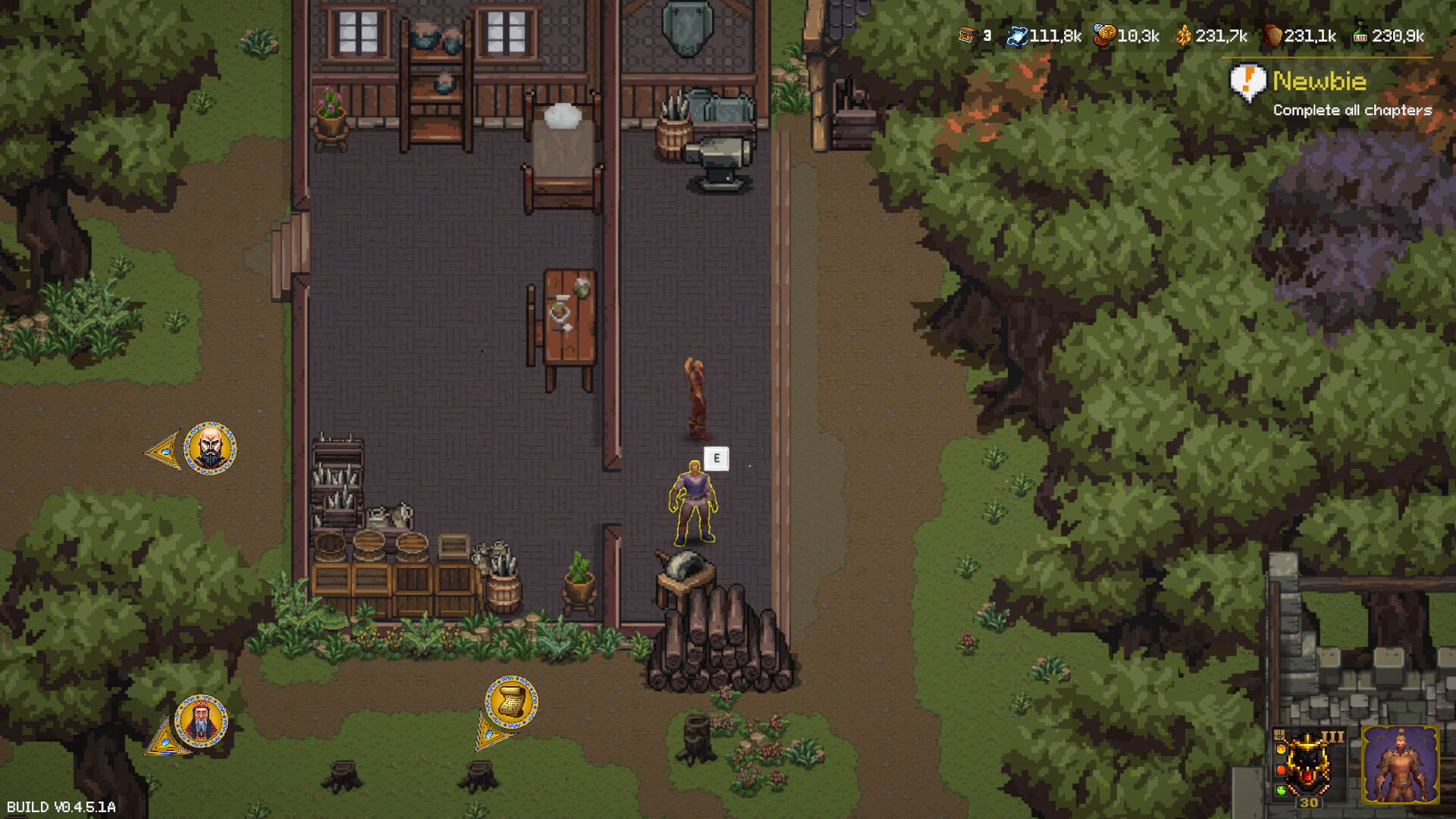Click the crate icon beside the demon crest

(1279, 736)
